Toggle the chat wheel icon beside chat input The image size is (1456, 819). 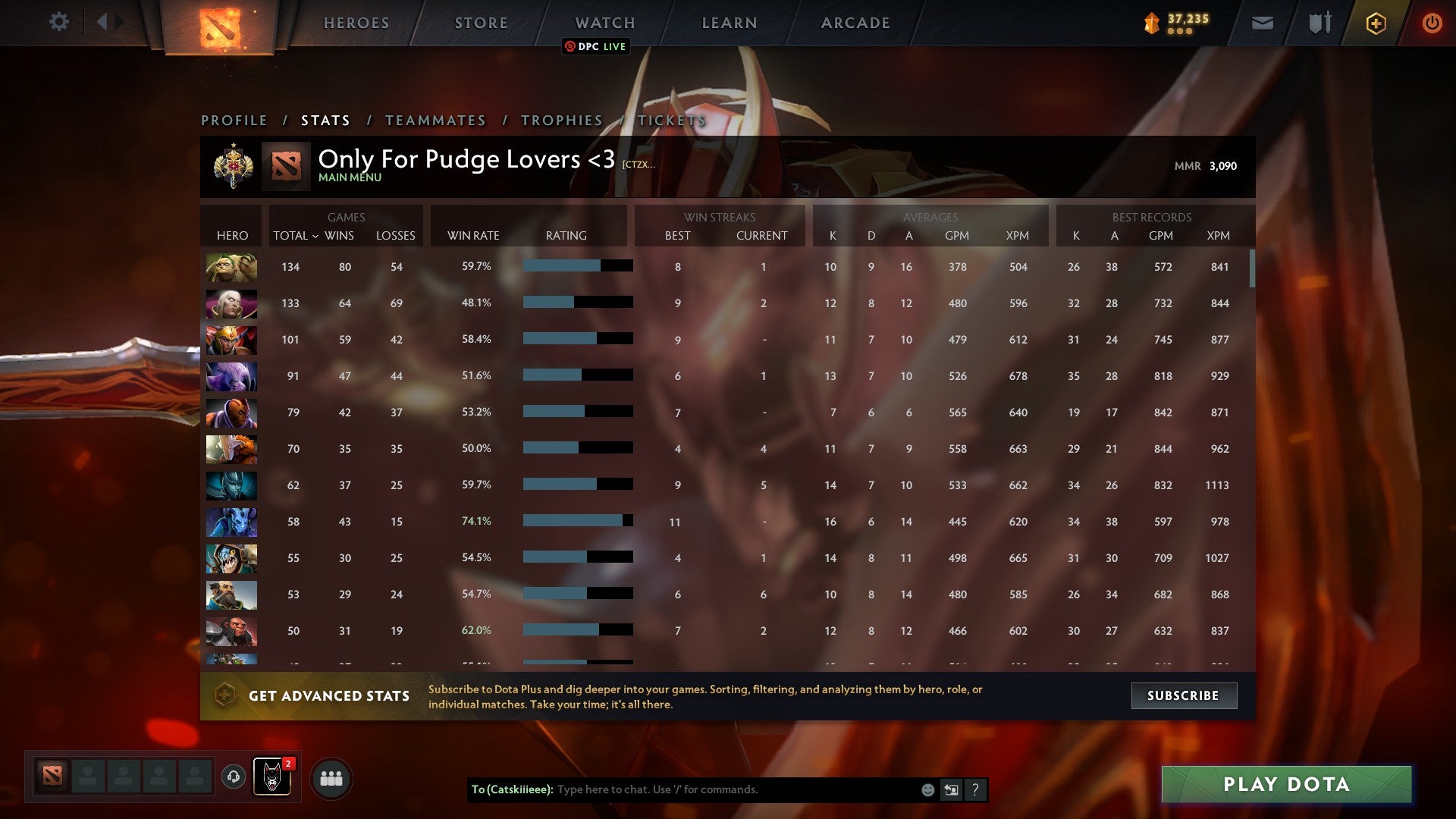951,789
